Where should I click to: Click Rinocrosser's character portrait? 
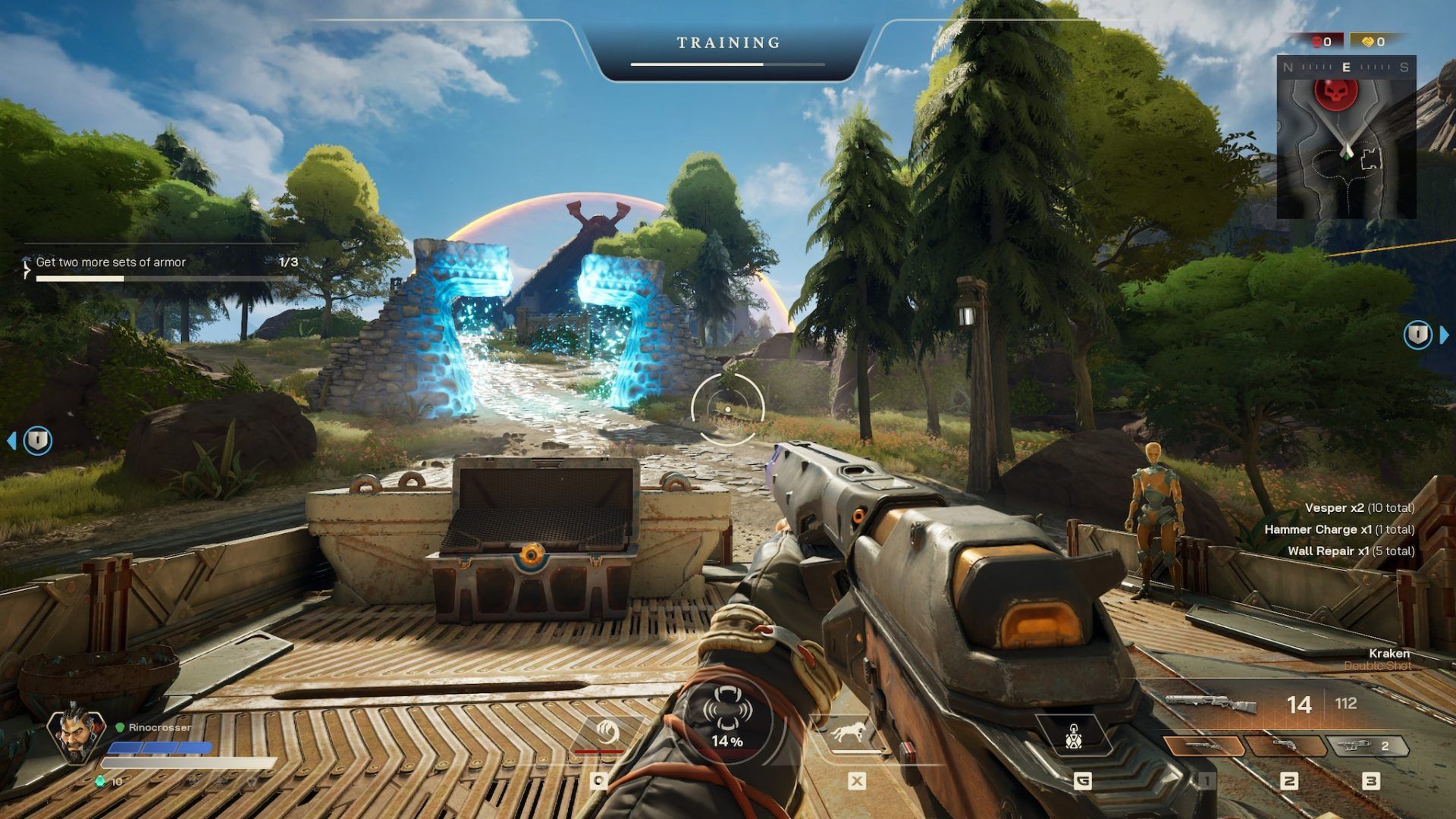point(76,734)
